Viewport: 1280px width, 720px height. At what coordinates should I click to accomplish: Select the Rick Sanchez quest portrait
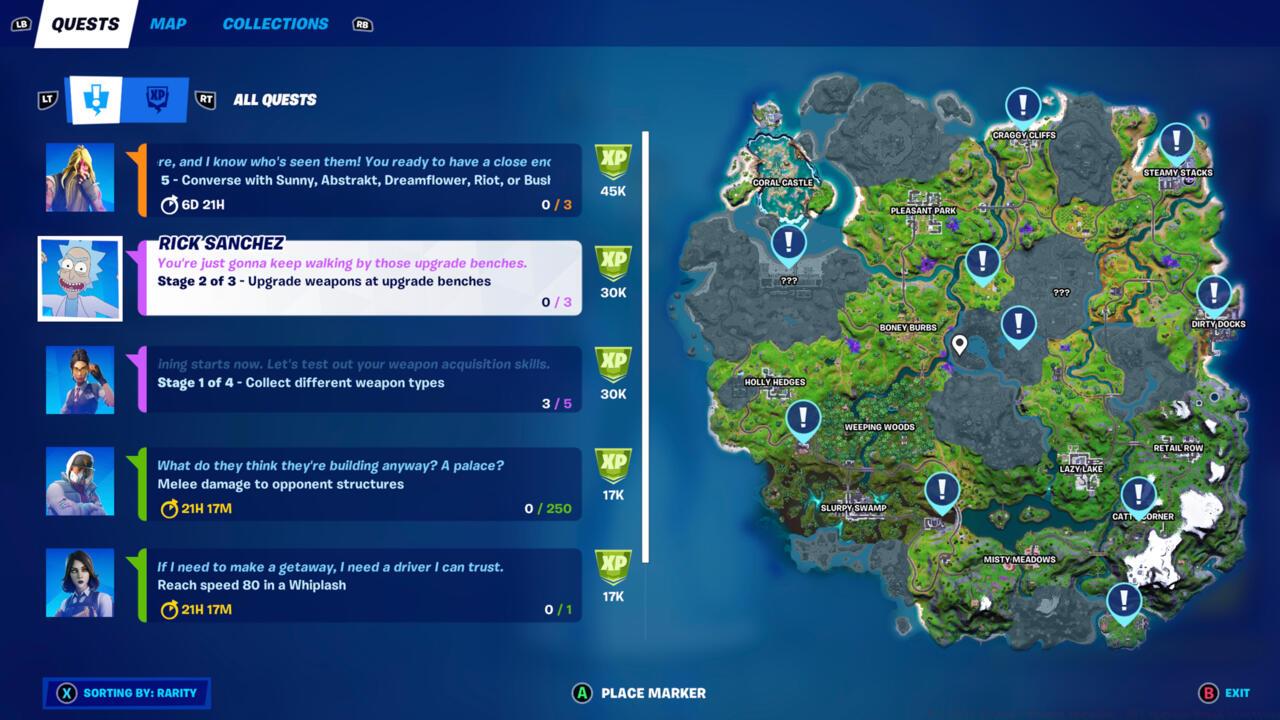(80, 279)
